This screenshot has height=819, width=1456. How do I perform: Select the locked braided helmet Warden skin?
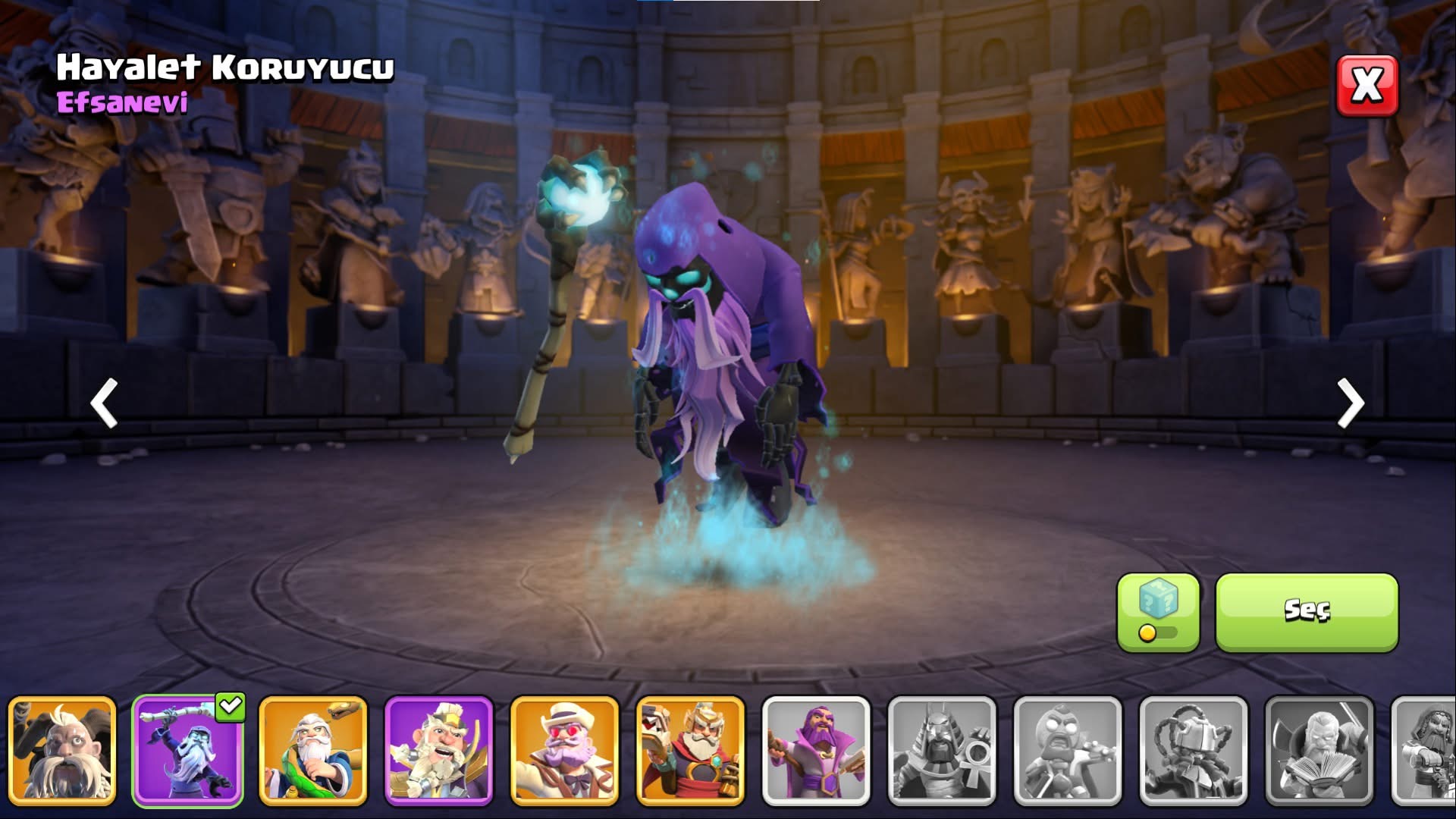(x=1194, y=750)
